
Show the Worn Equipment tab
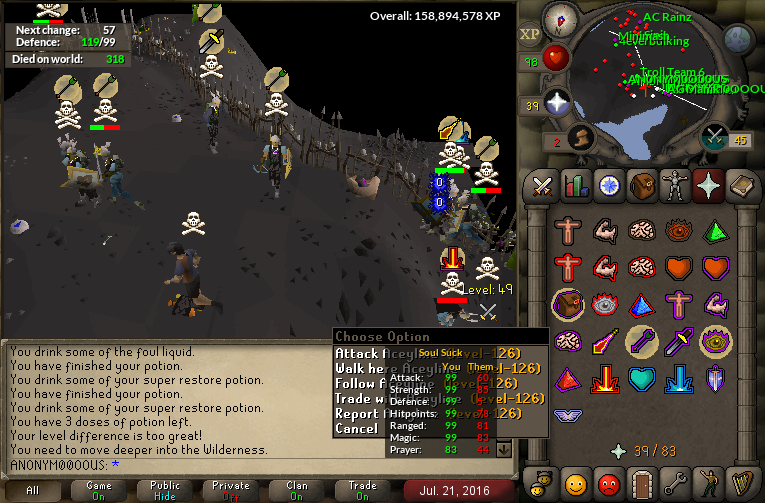(x=674, y=185)
